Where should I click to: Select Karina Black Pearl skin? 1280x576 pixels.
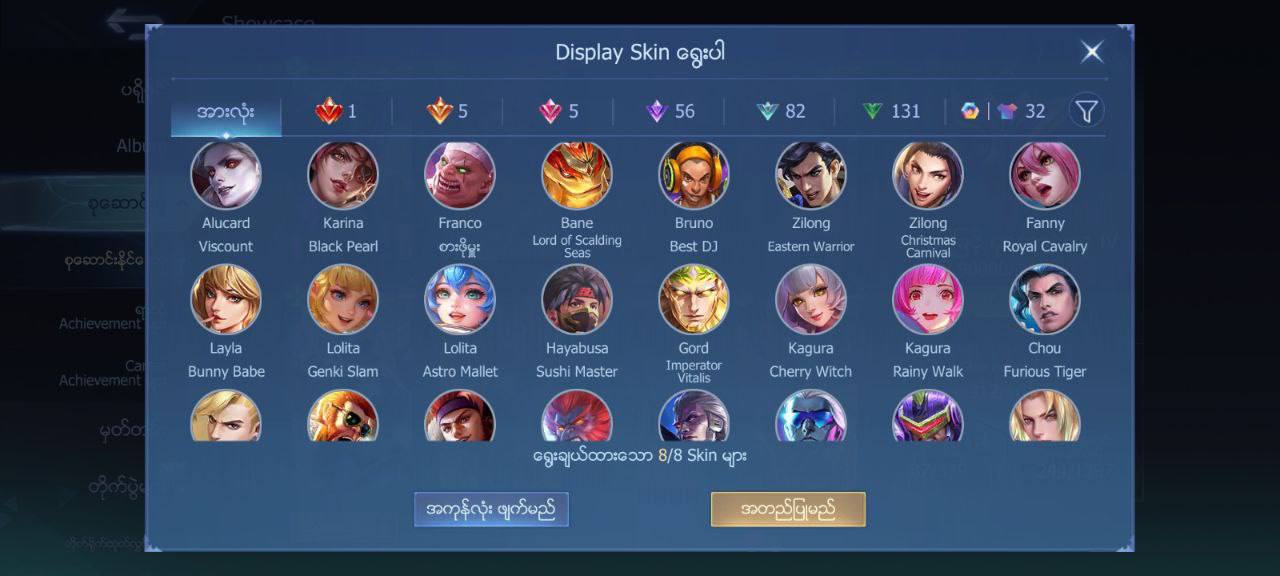click(x=343, y=175)
